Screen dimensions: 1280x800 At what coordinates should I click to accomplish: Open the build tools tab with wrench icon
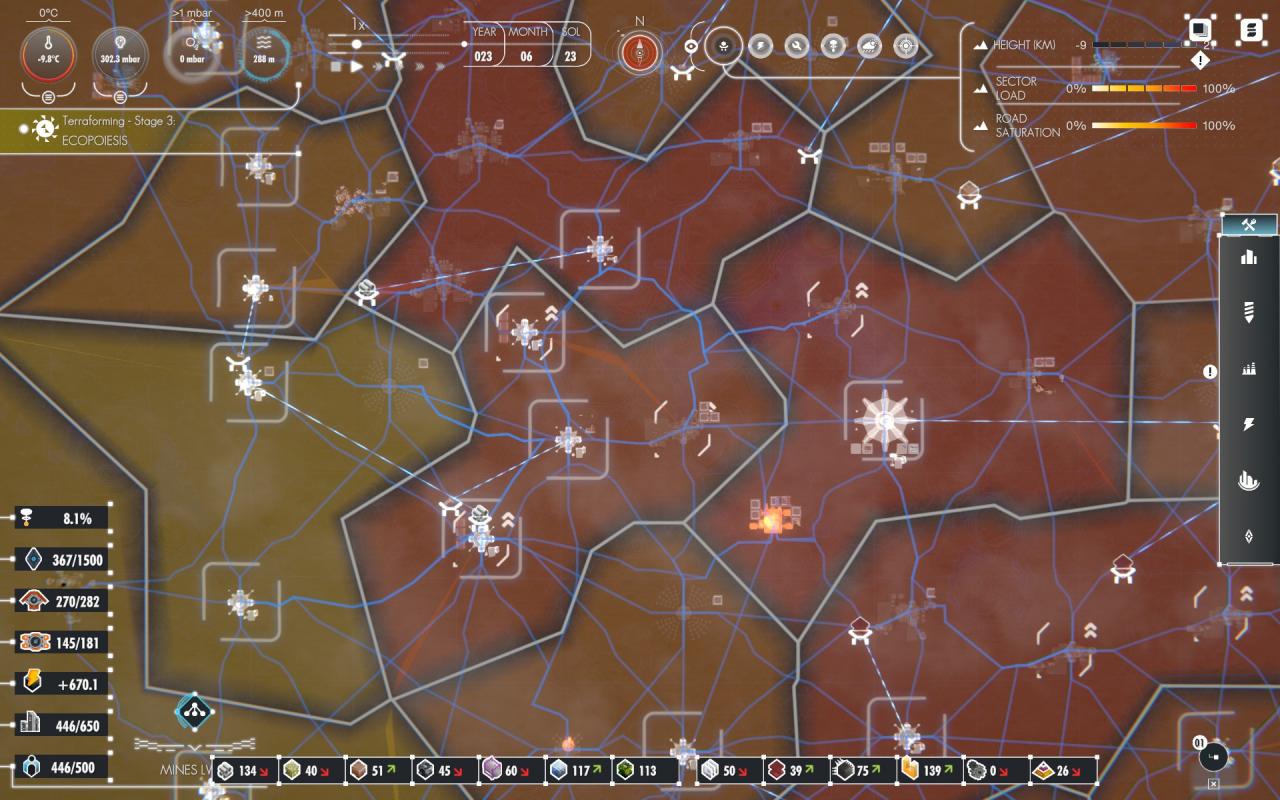click(1249, 225)
